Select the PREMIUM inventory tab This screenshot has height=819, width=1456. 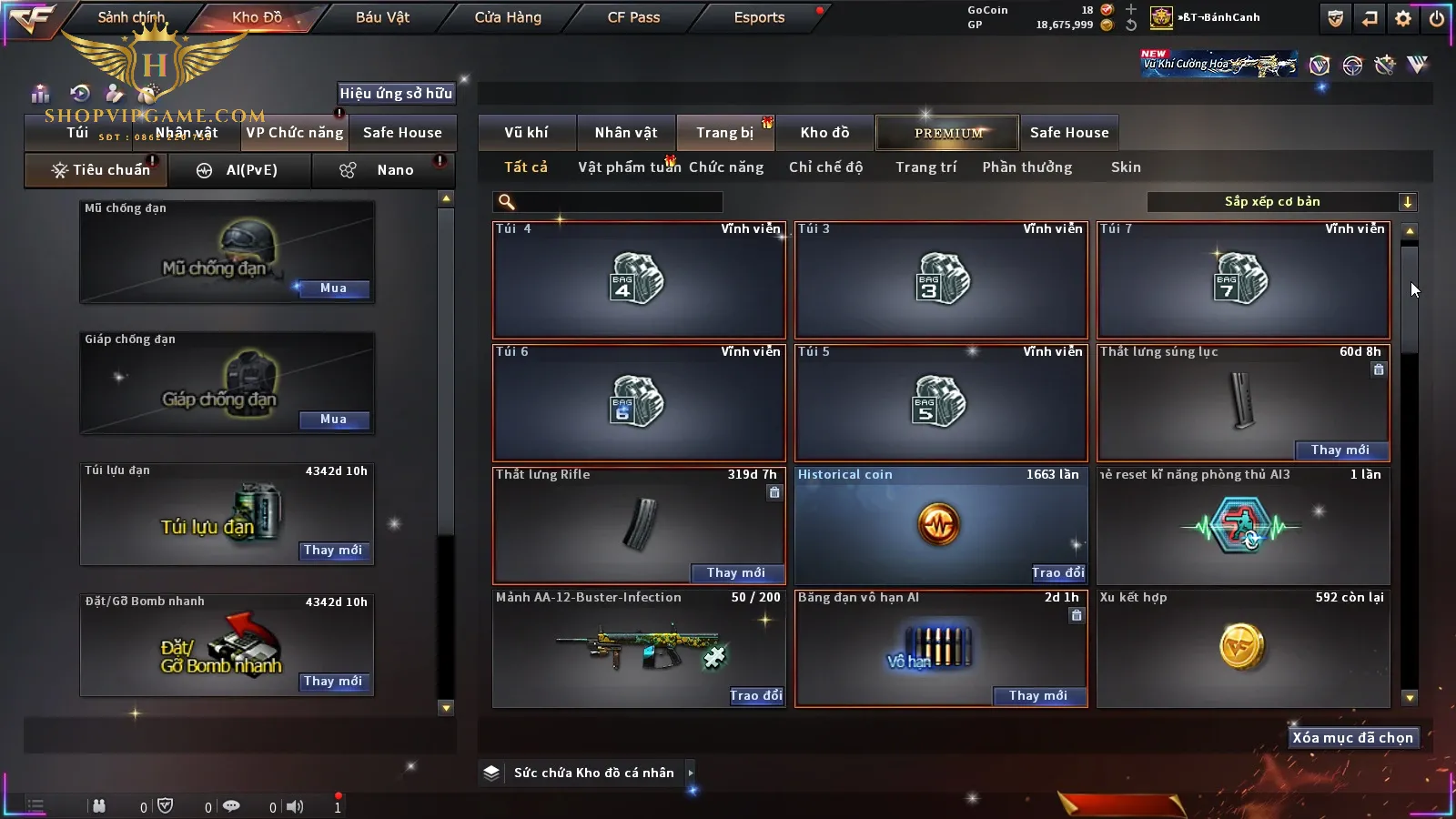click(x=947, y=133)
